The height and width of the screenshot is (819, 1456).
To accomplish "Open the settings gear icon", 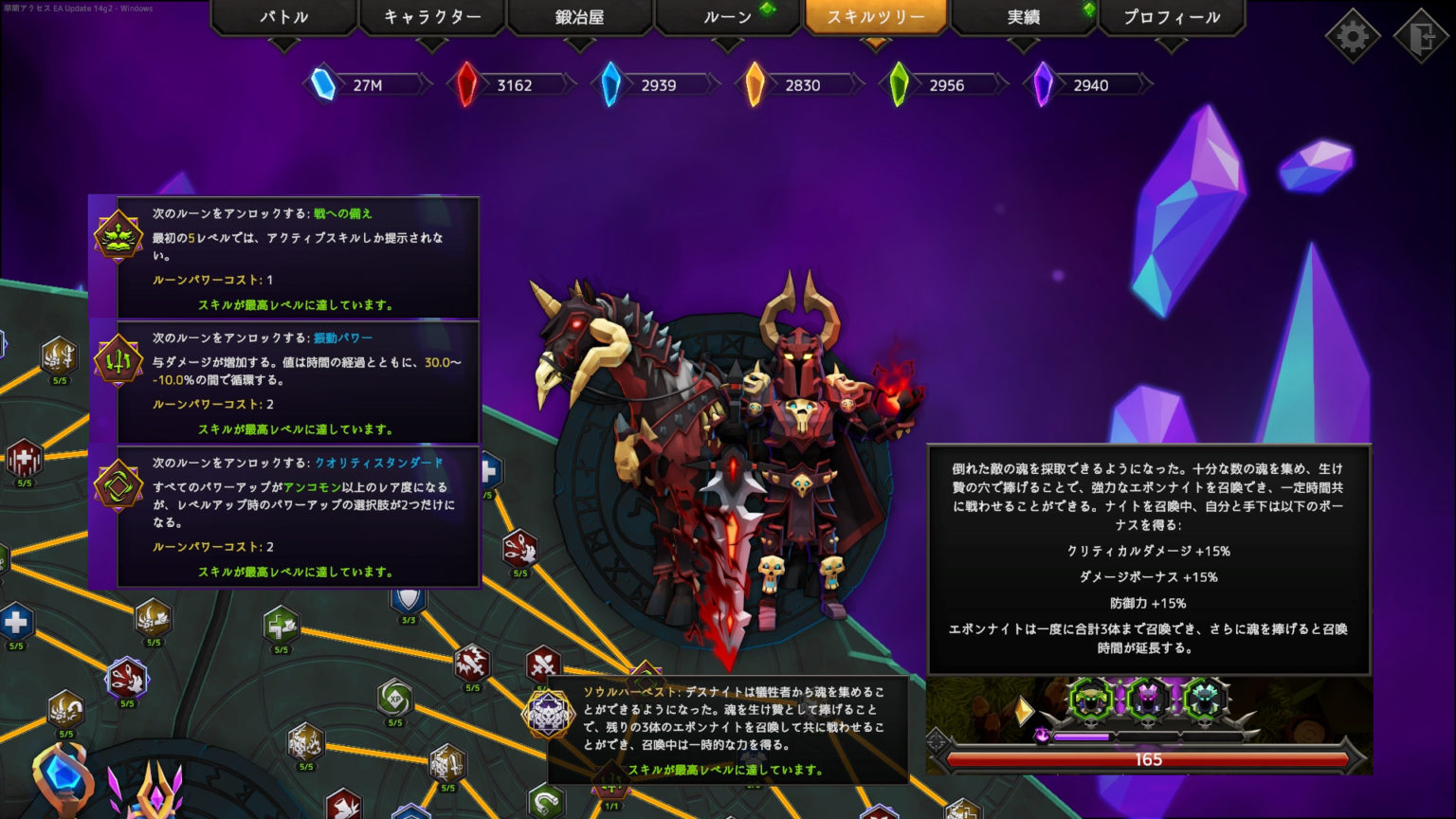I will coord(1354,35).
